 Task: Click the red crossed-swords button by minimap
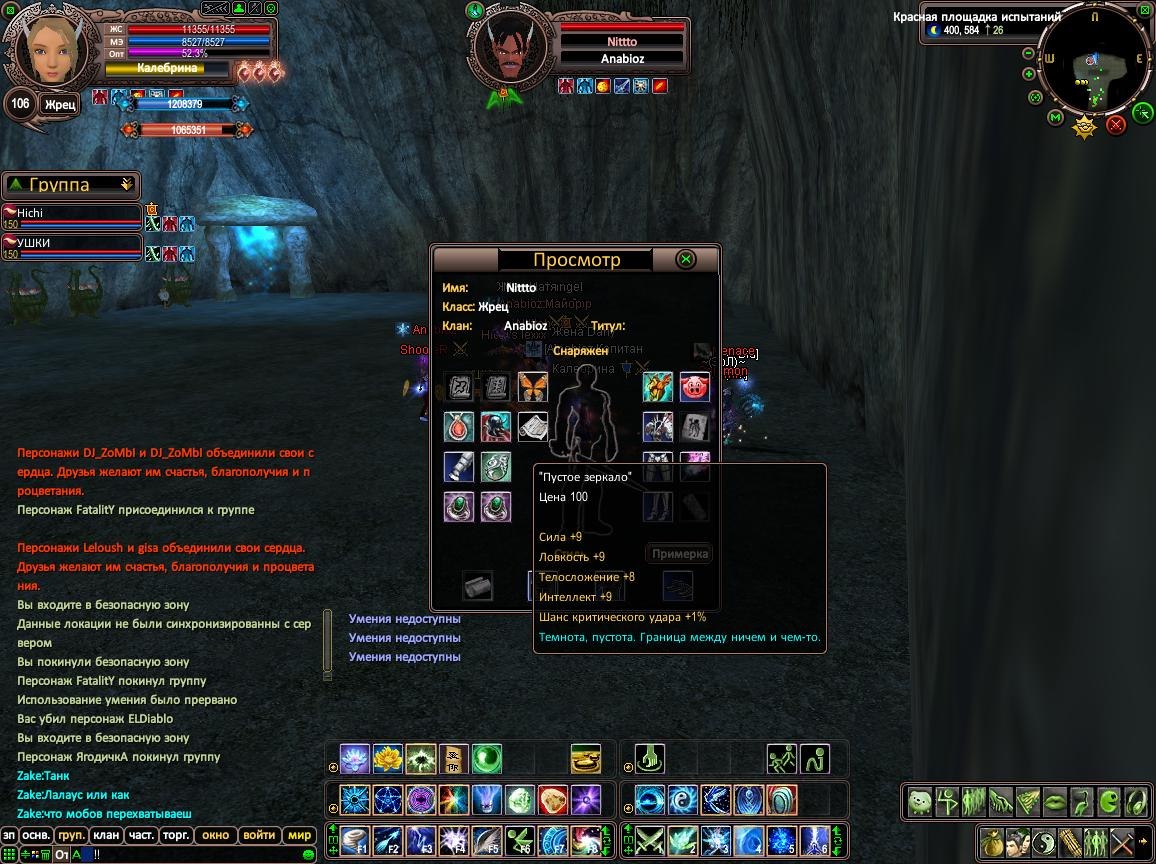pyautogui.click(x=1116, y=125)
